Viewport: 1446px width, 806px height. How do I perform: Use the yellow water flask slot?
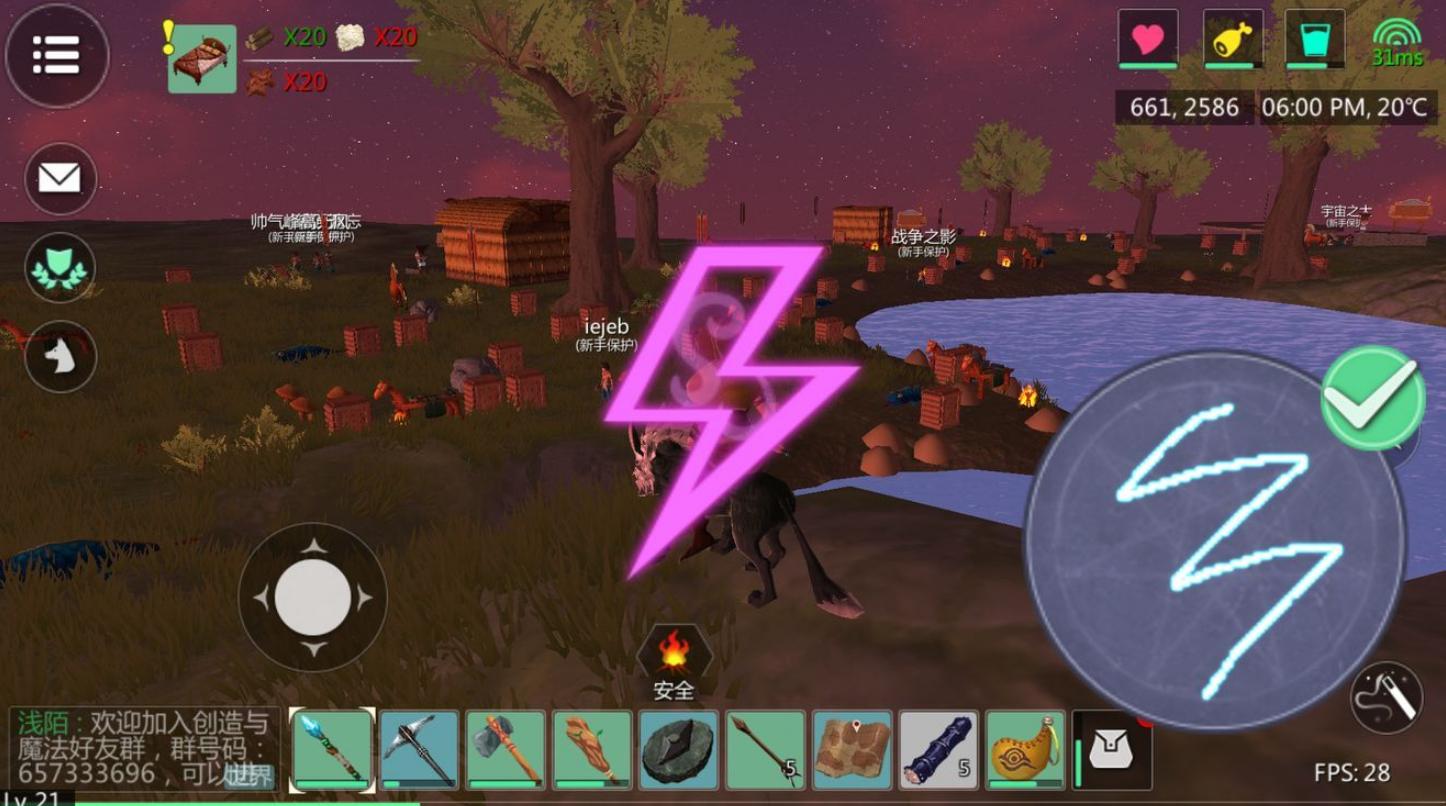[x=1025, y=749]
